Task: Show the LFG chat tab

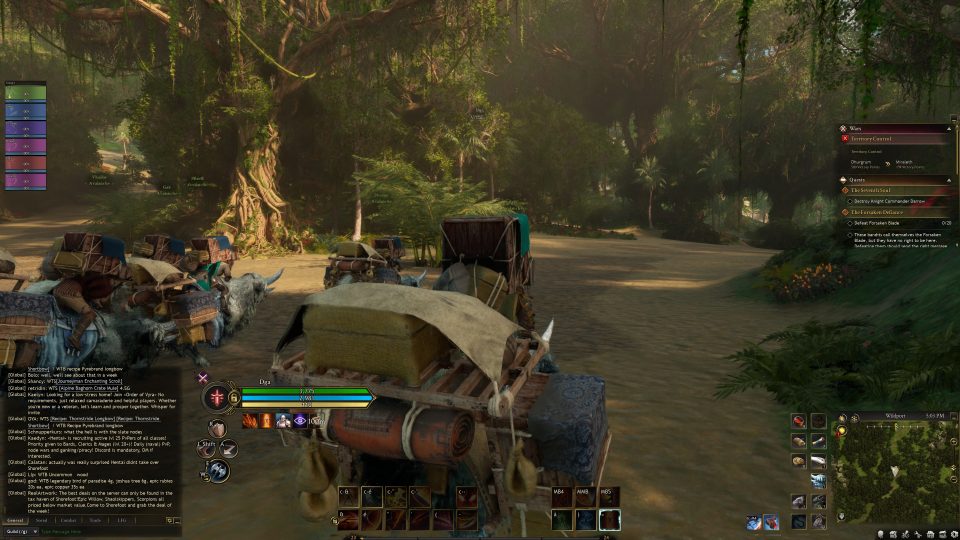Action: 121,520
